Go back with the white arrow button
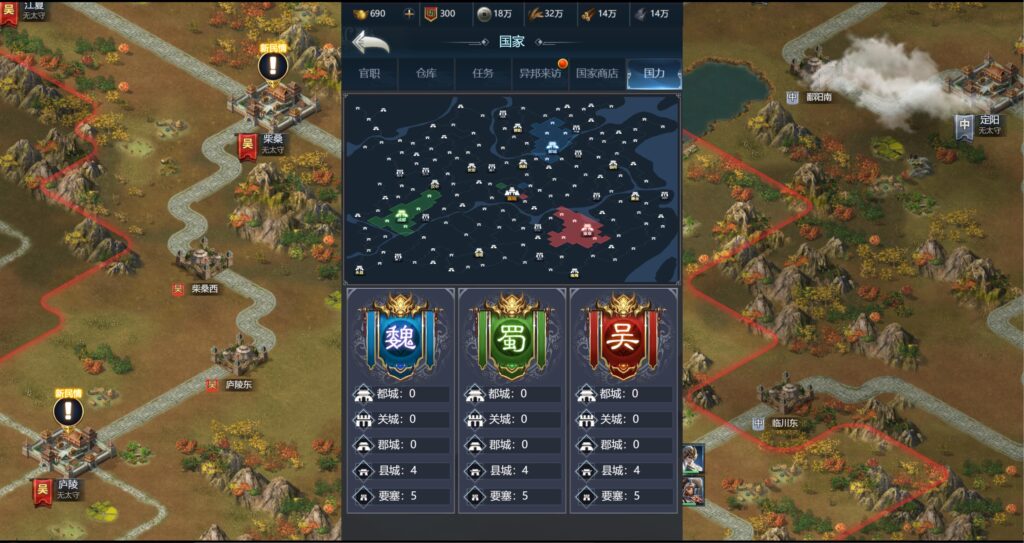This screenshot has width=1024, height=543. click(370, 42)
